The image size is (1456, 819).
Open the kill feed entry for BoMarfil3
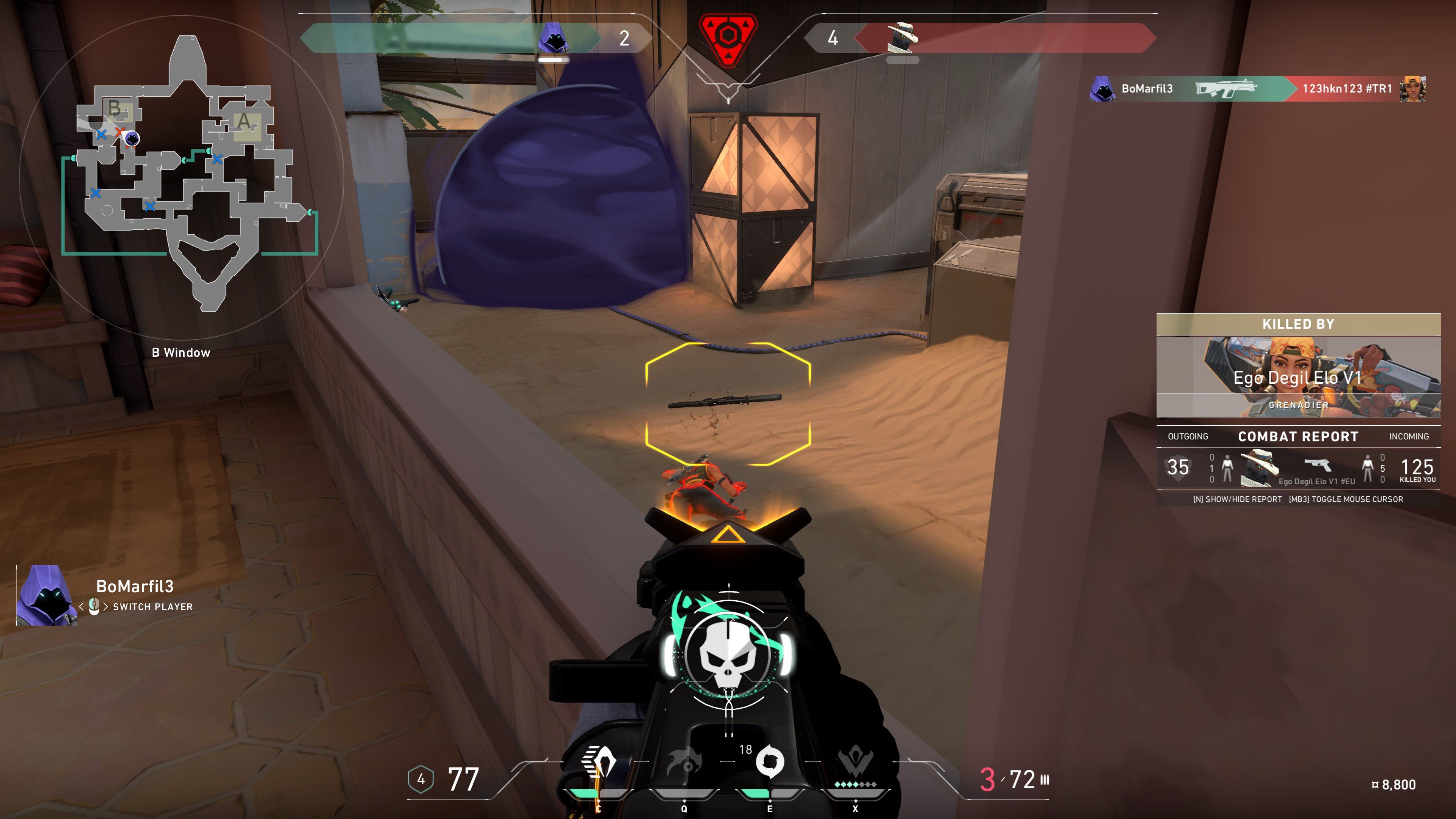tap(1258, 89)
